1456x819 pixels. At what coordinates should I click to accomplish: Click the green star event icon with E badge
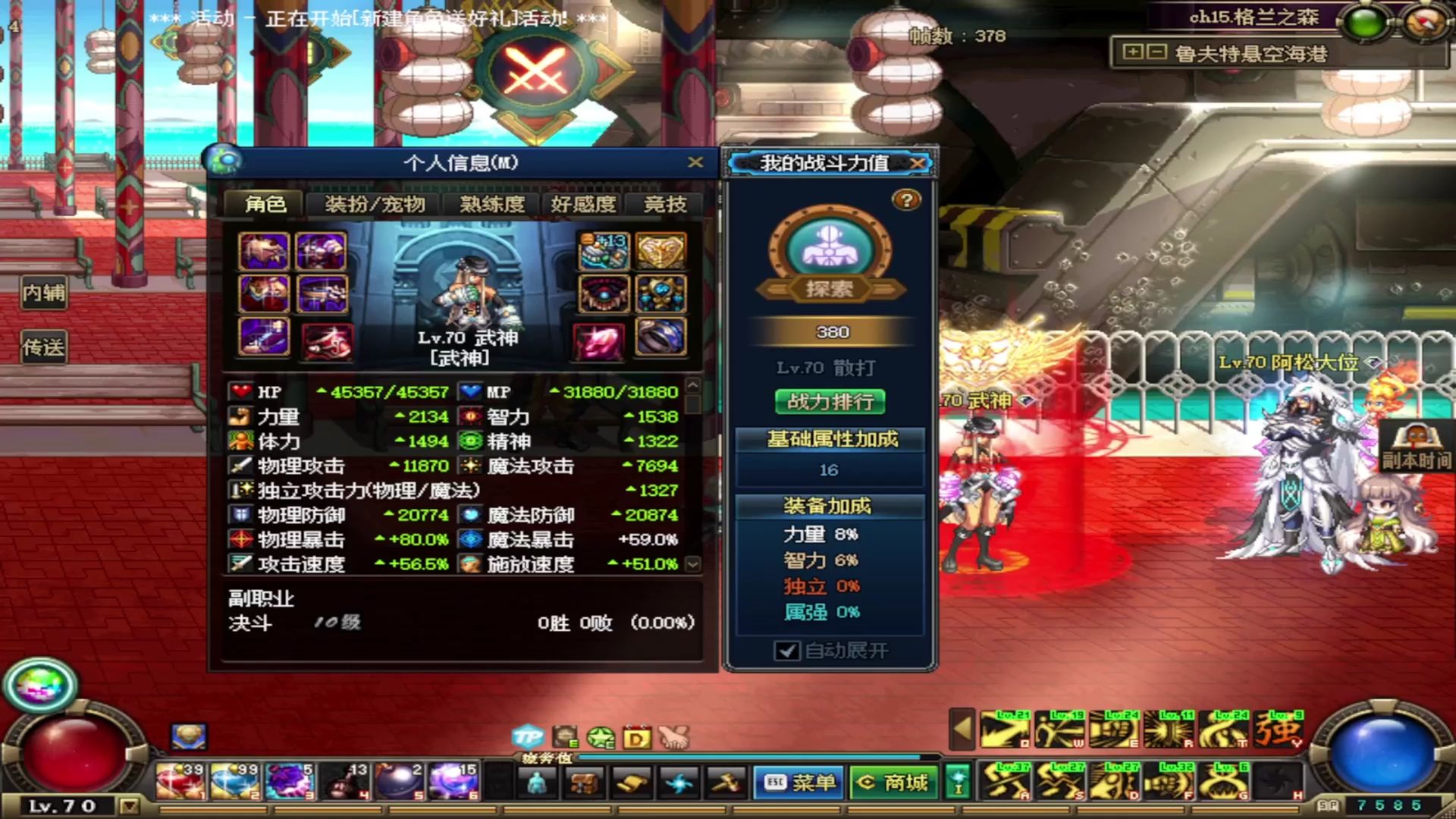pyautogui.click(x=600, y=736)
